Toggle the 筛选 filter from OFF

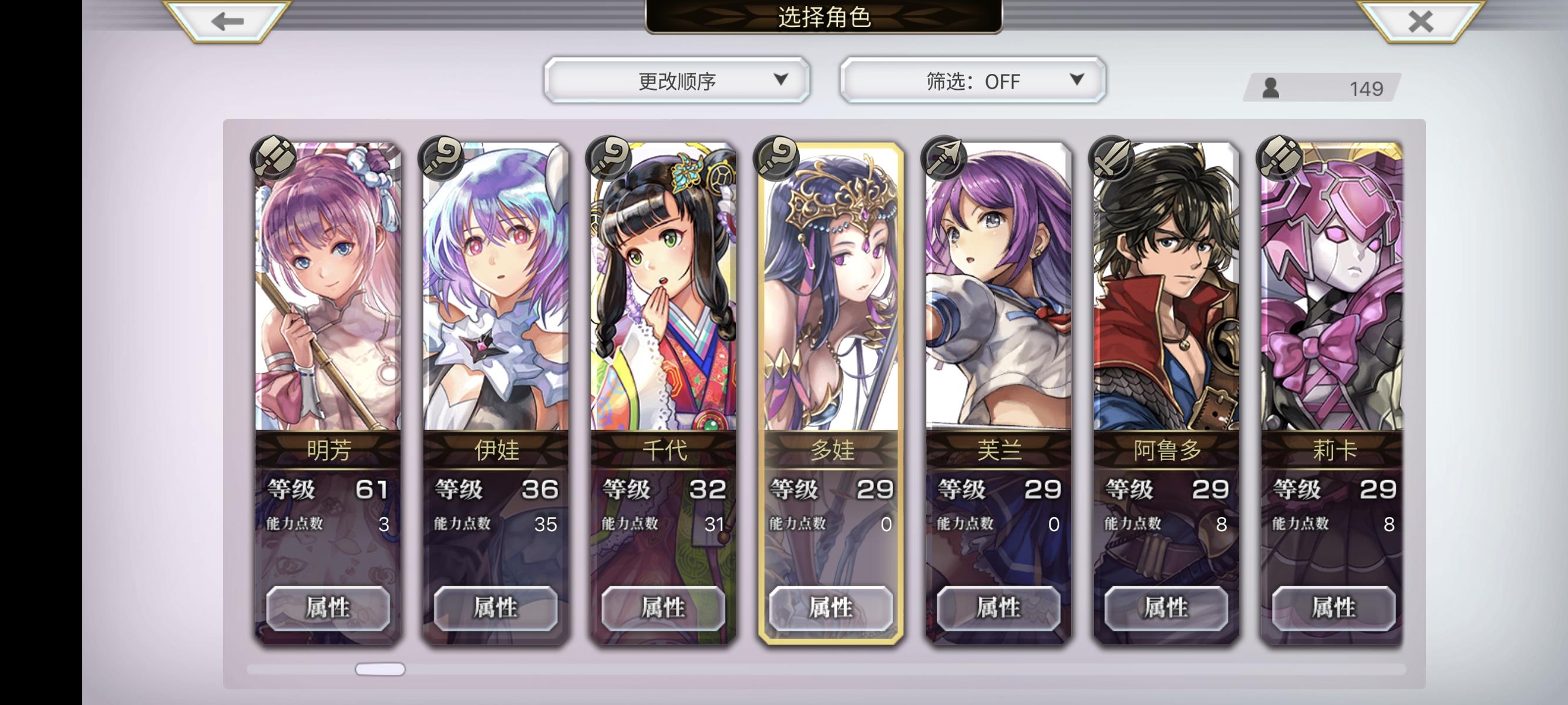pos(970,80)
